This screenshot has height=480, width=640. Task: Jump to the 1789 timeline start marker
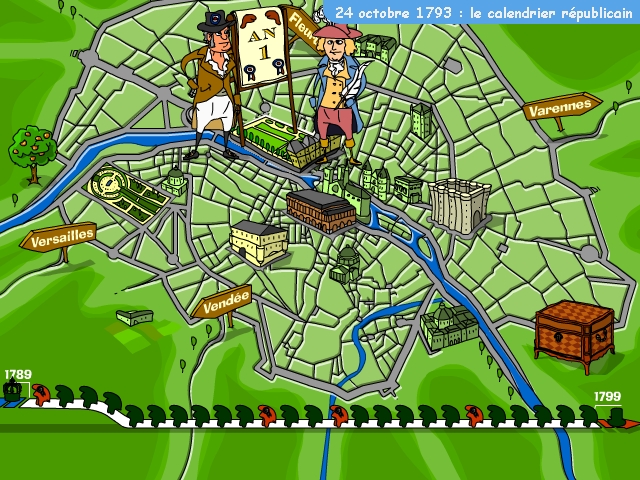pos(15,390)
